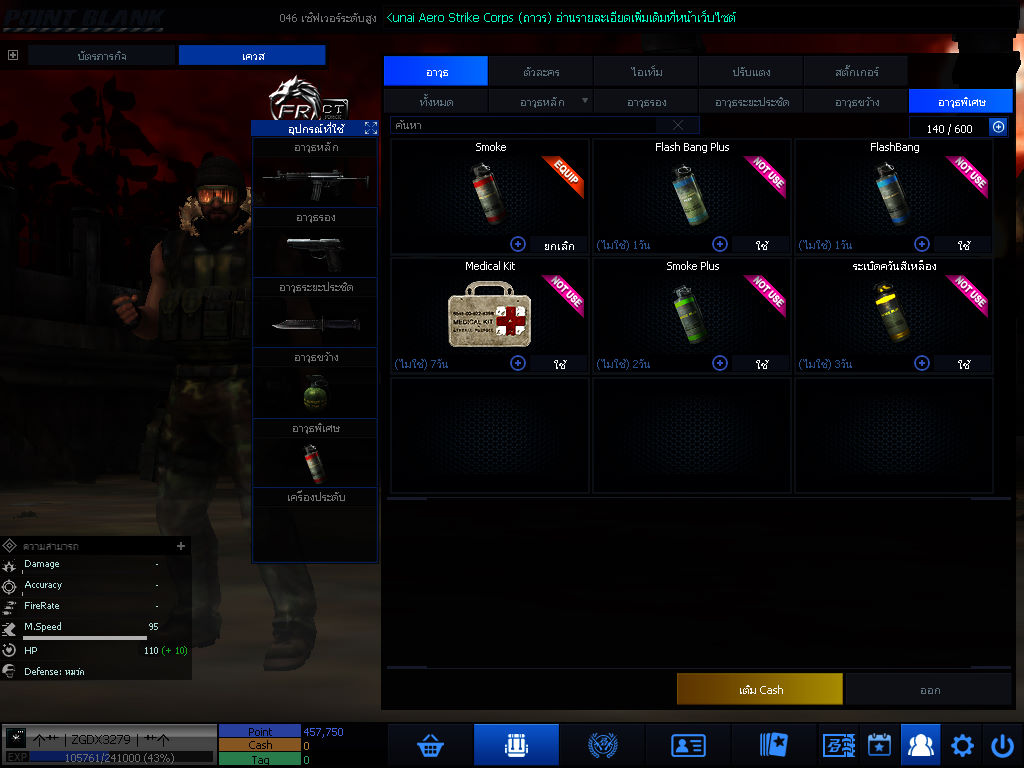This screenshot has width=1024, height=768.
Task: Unequip Smoke with the ยกเลิก button
Action: pos(558,245)
